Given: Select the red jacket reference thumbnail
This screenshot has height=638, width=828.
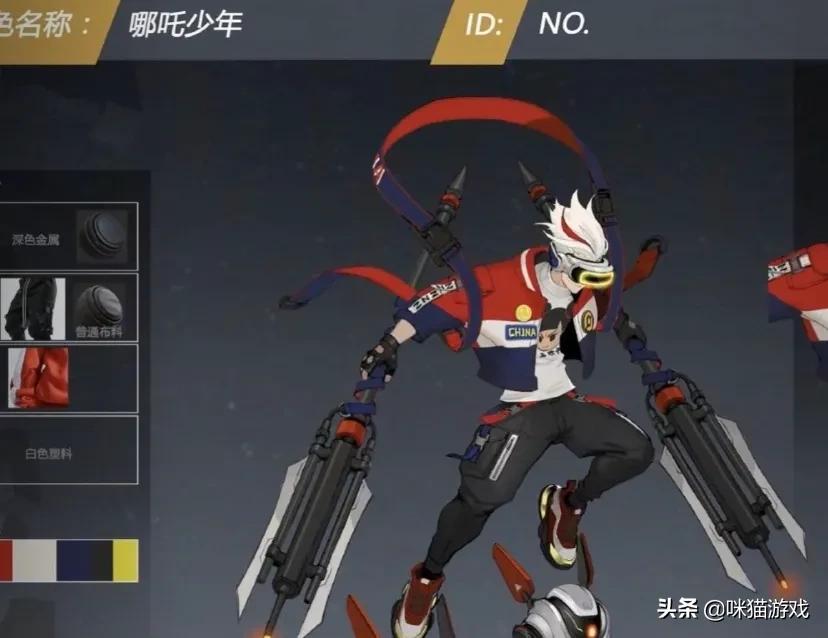Looking at the screenshot, I should click(38, 378).
